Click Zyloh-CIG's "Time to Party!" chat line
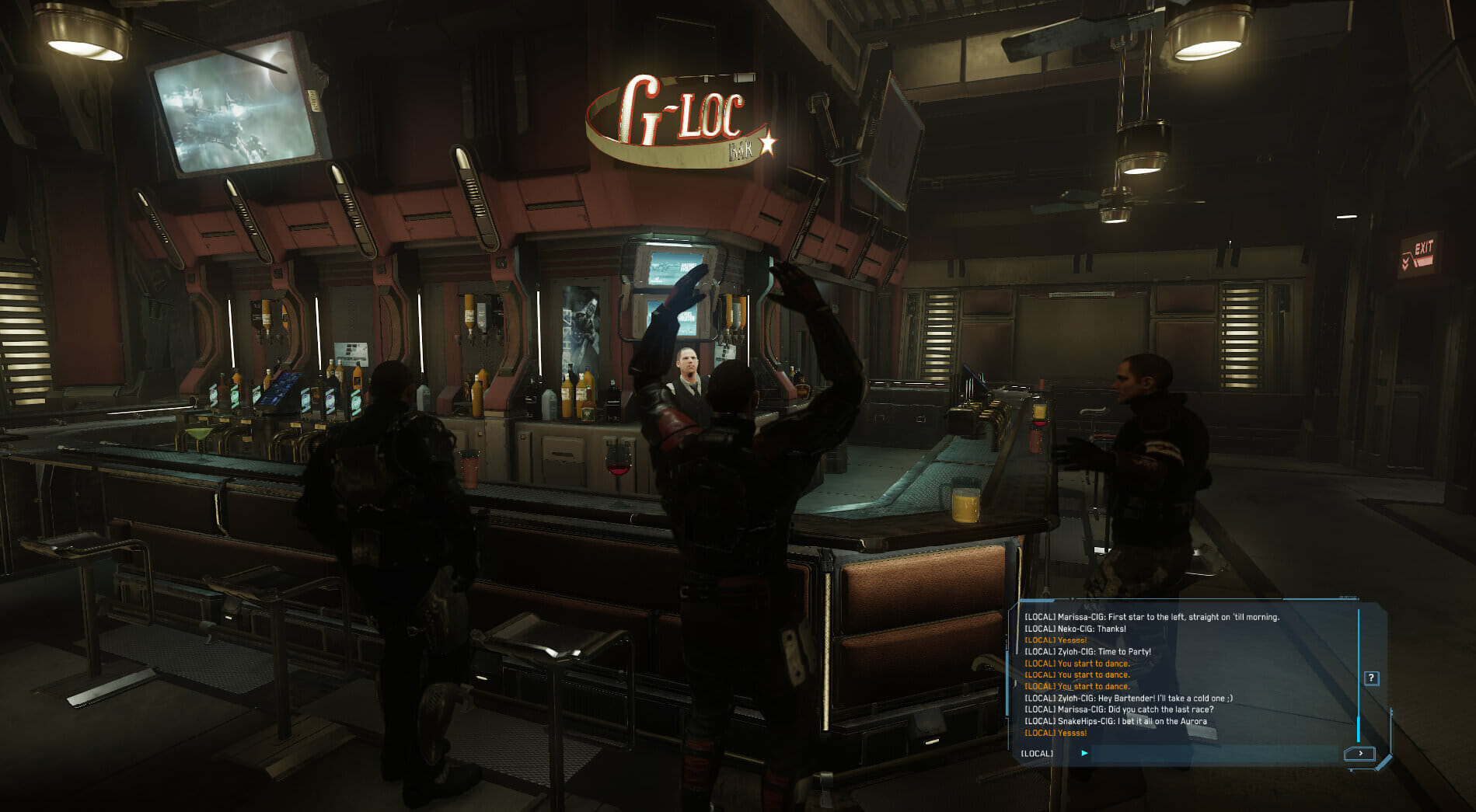The height and width of the screenshot is (812, 1476). coord(1087,652)
